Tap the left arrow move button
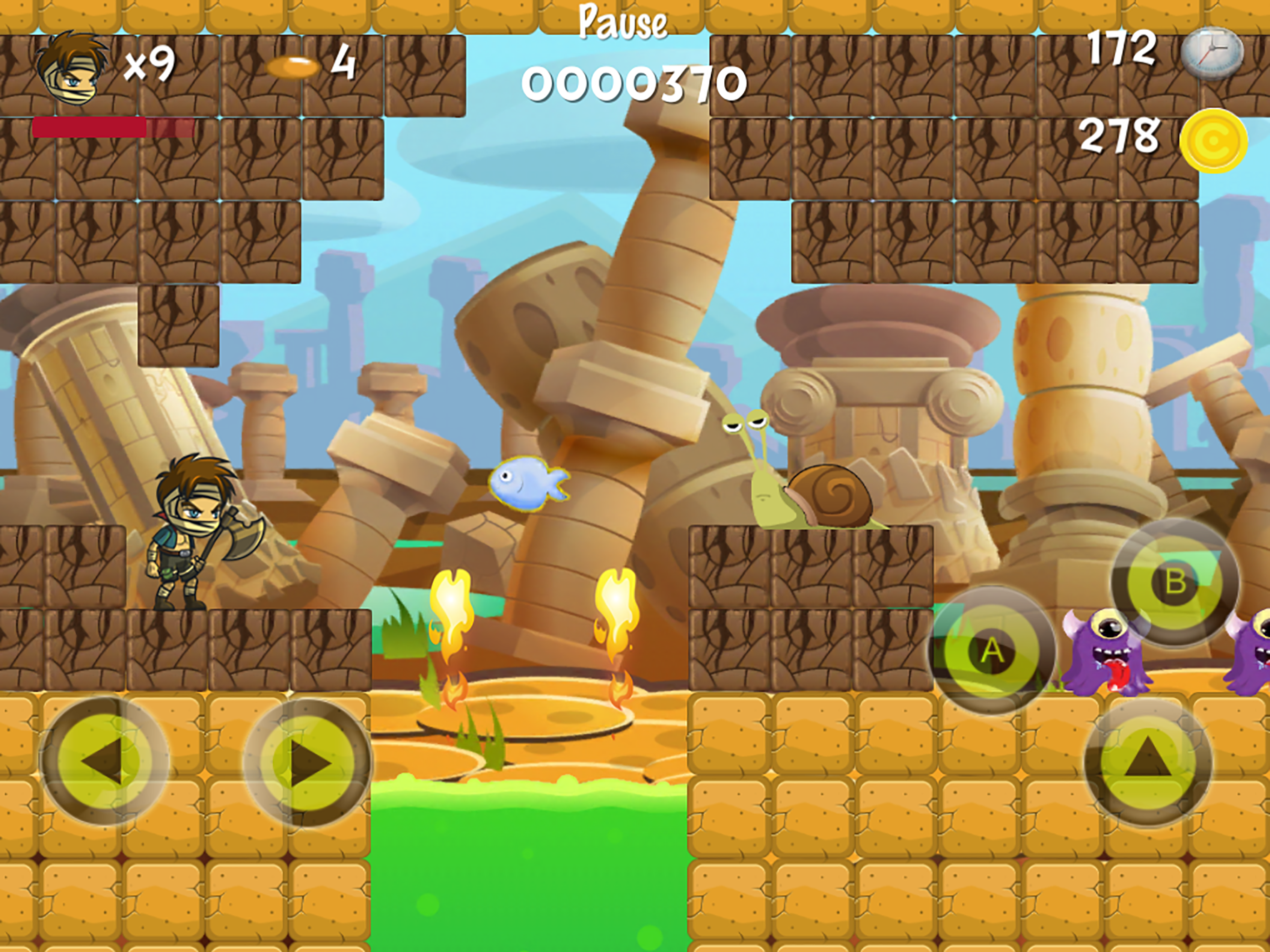Viewport: 1270px width, 952px height. [x=104, y=762]
